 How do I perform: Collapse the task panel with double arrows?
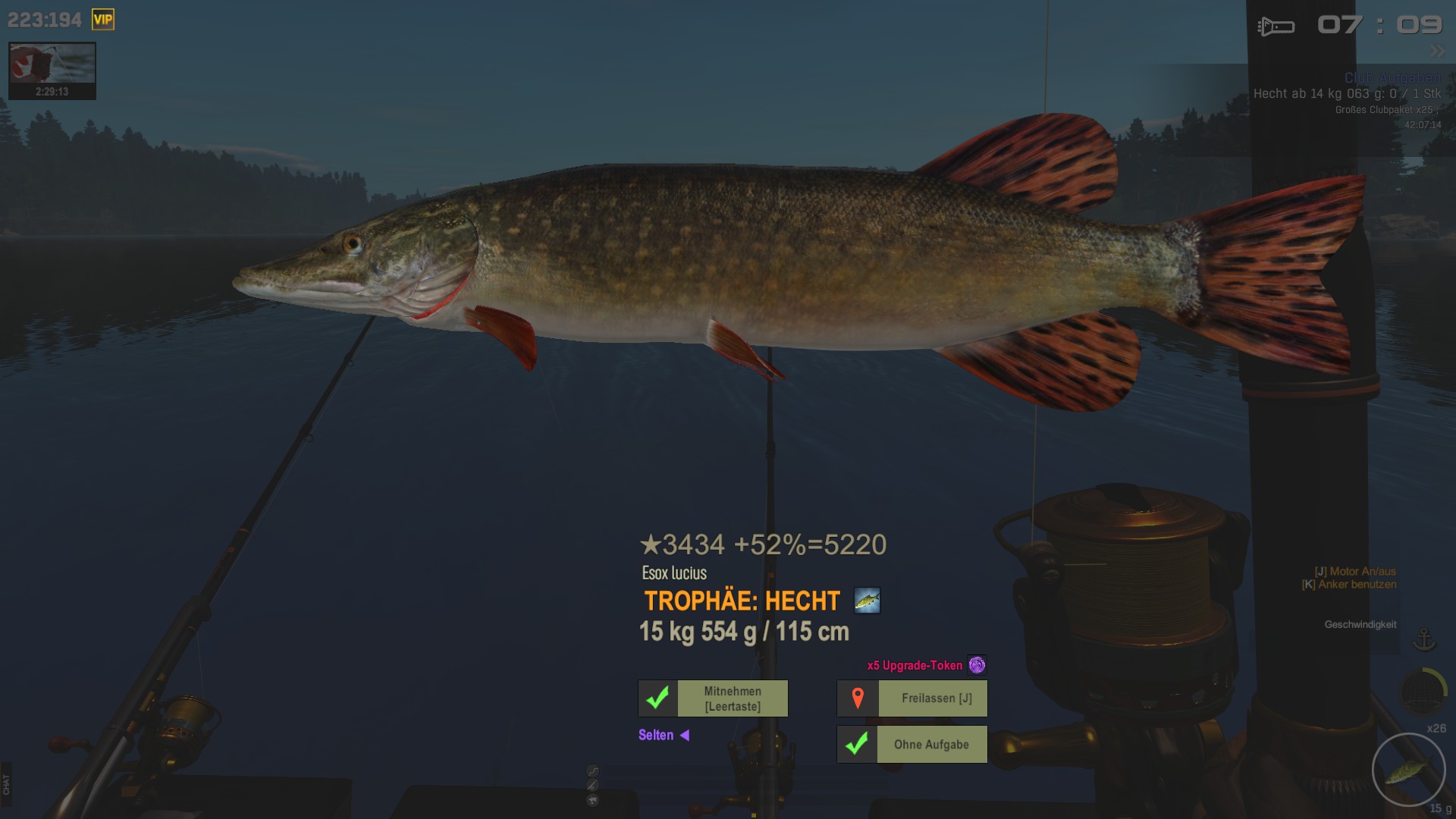(1437, 52)
